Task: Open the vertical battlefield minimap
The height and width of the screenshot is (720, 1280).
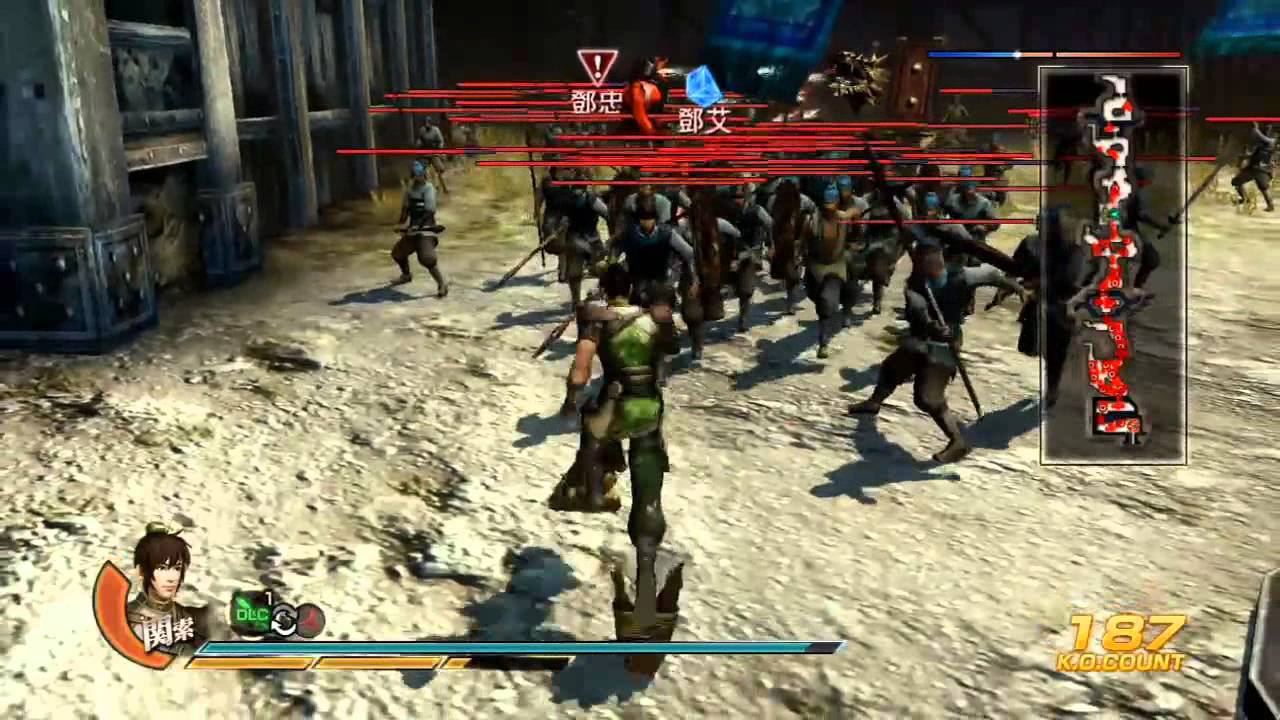Action: click(1113, 265)
